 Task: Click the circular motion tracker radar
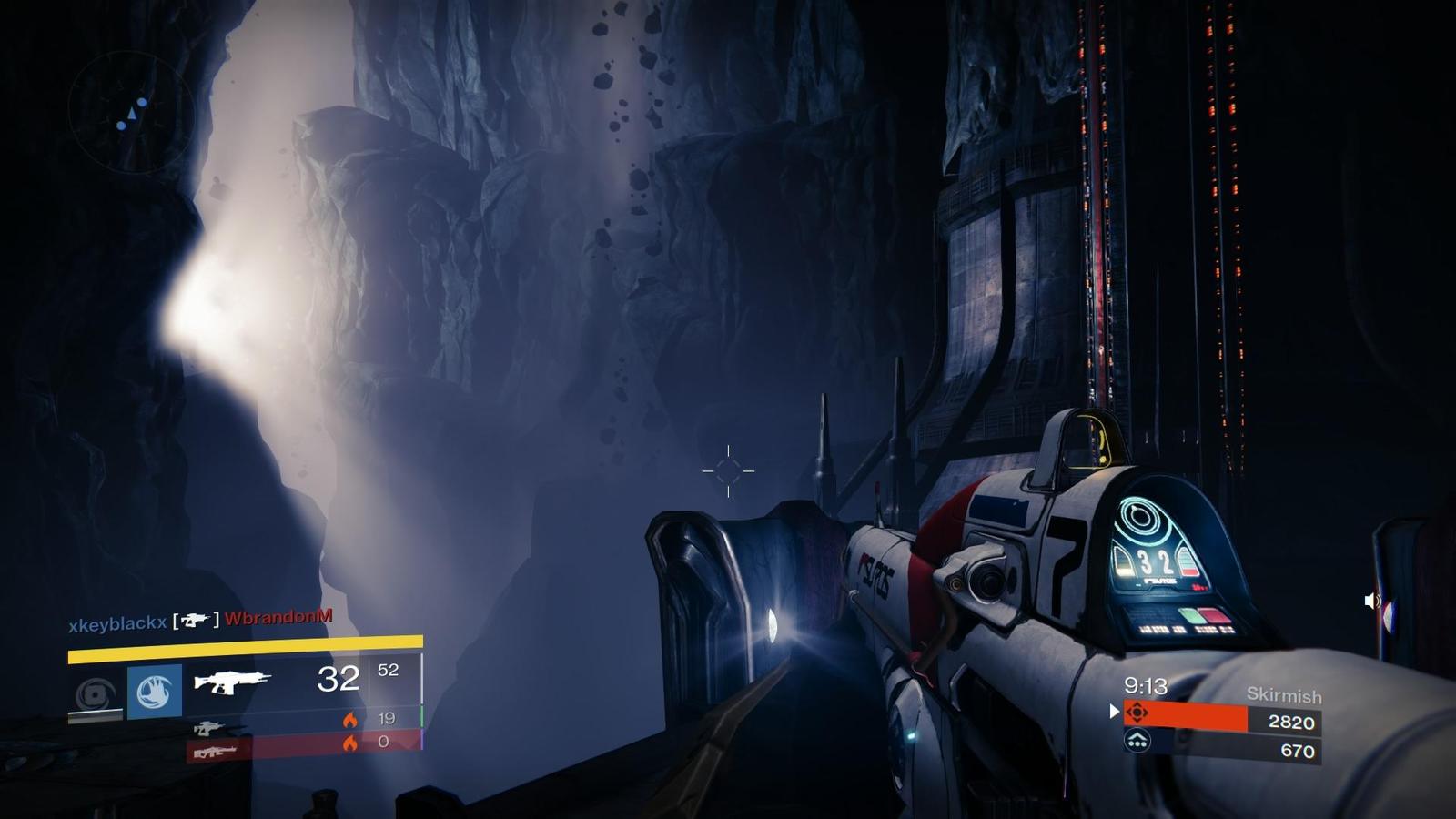click(x=131, y=113)
